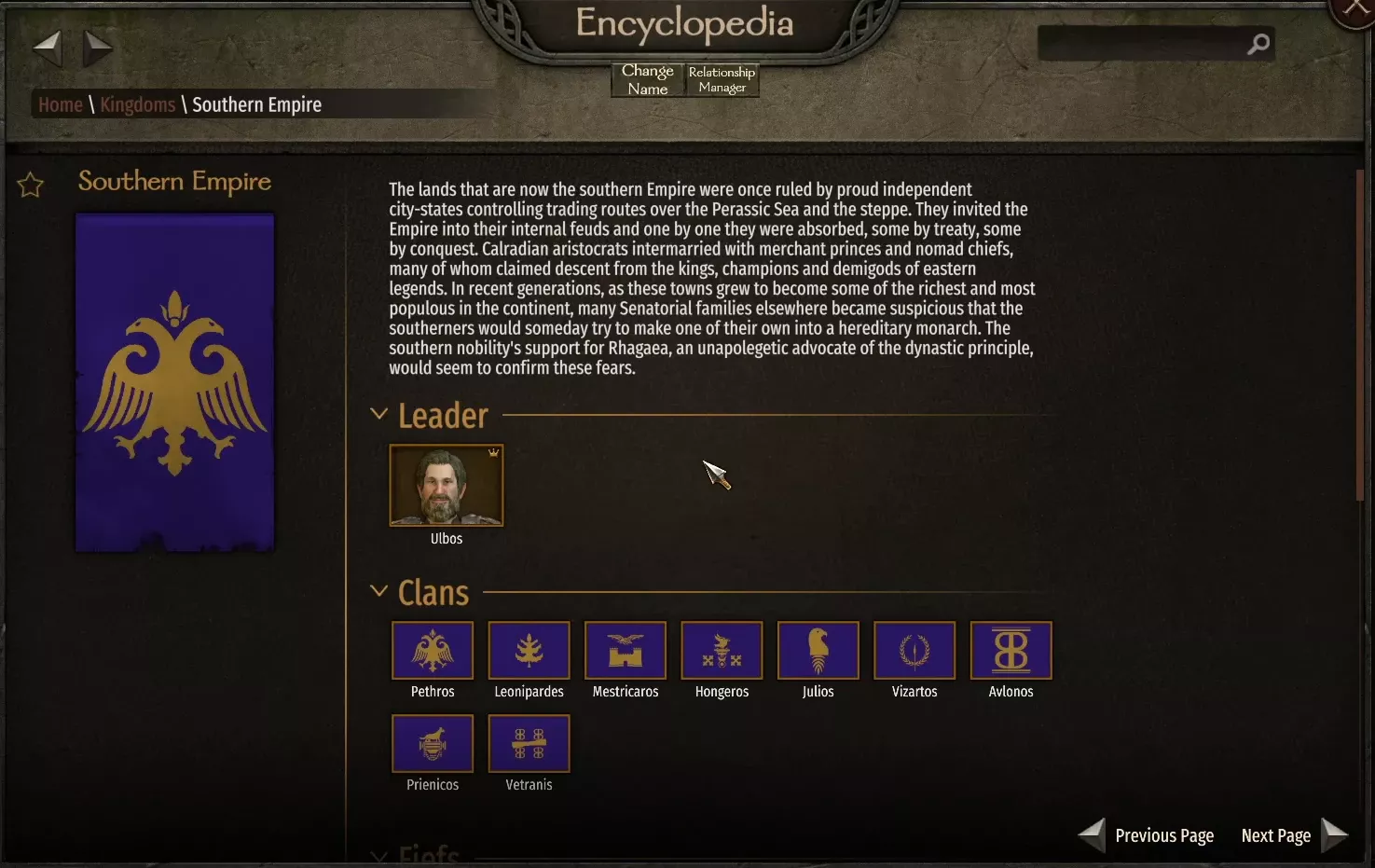Collapse the Clans section
Screen dimensions: 1375x868
pyautogui.click(x=378, y=590)
